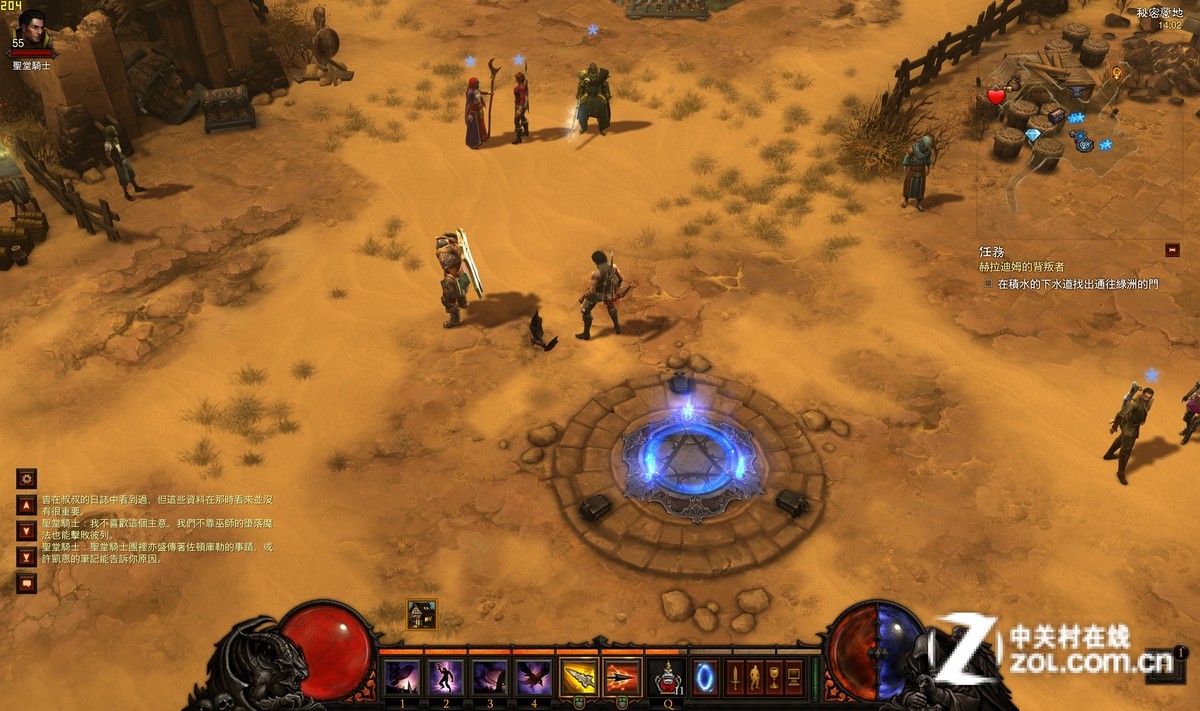Open the skills menu with the sword icon

tap(735, 677)
